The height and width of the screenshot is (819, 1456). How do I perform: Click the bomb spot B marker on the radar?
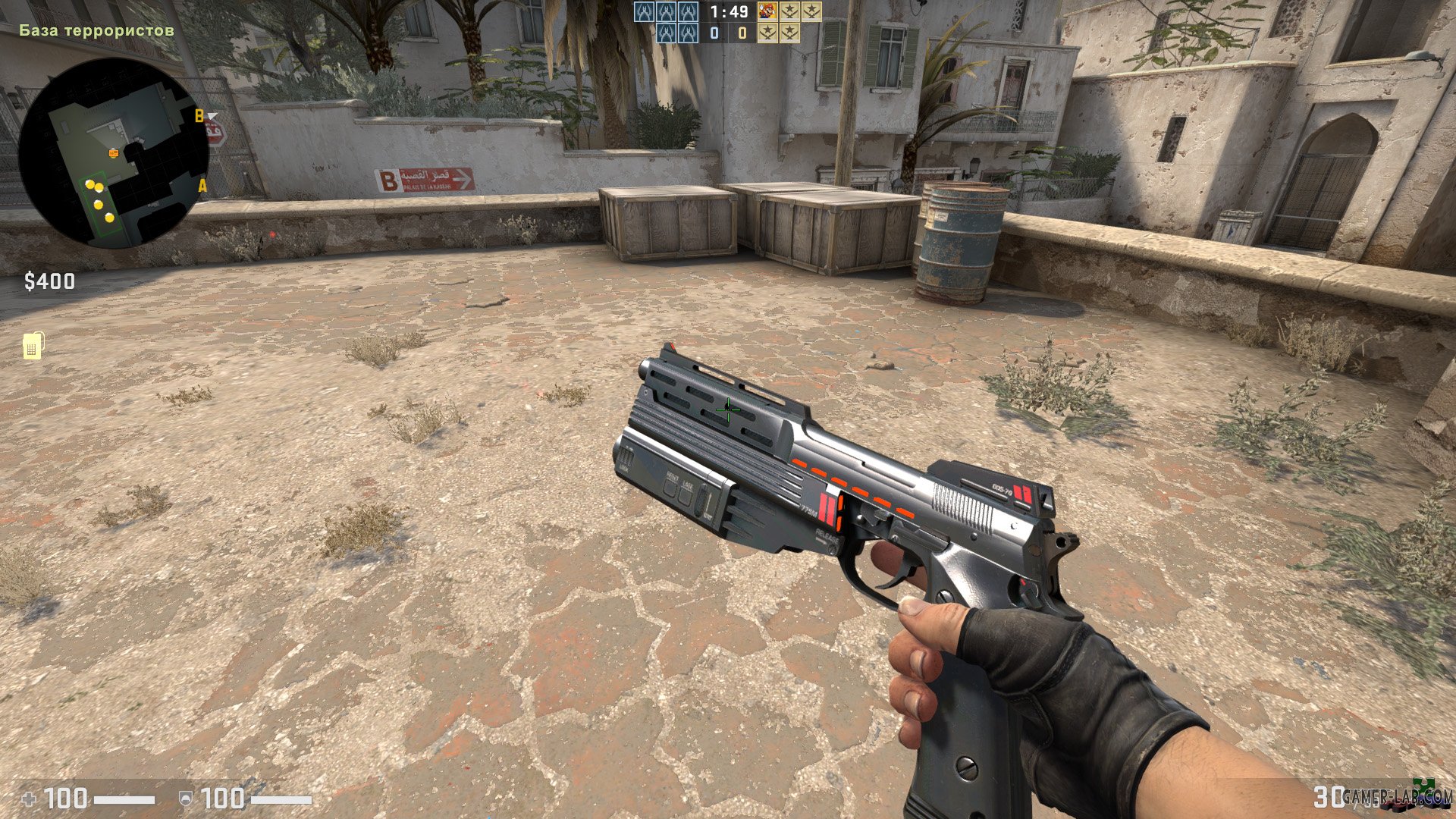pos(199,115)
